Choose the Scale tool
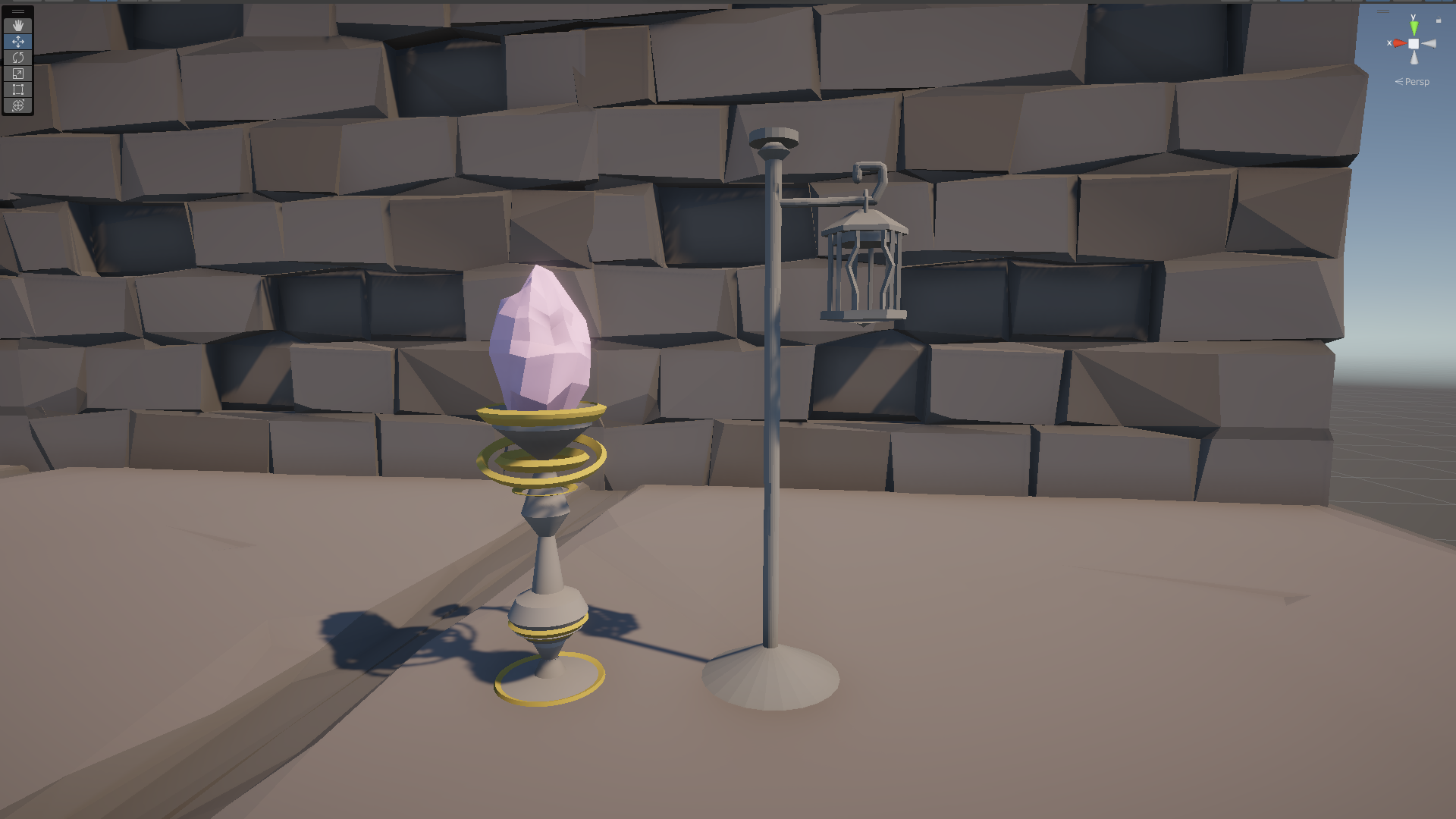 18,73
